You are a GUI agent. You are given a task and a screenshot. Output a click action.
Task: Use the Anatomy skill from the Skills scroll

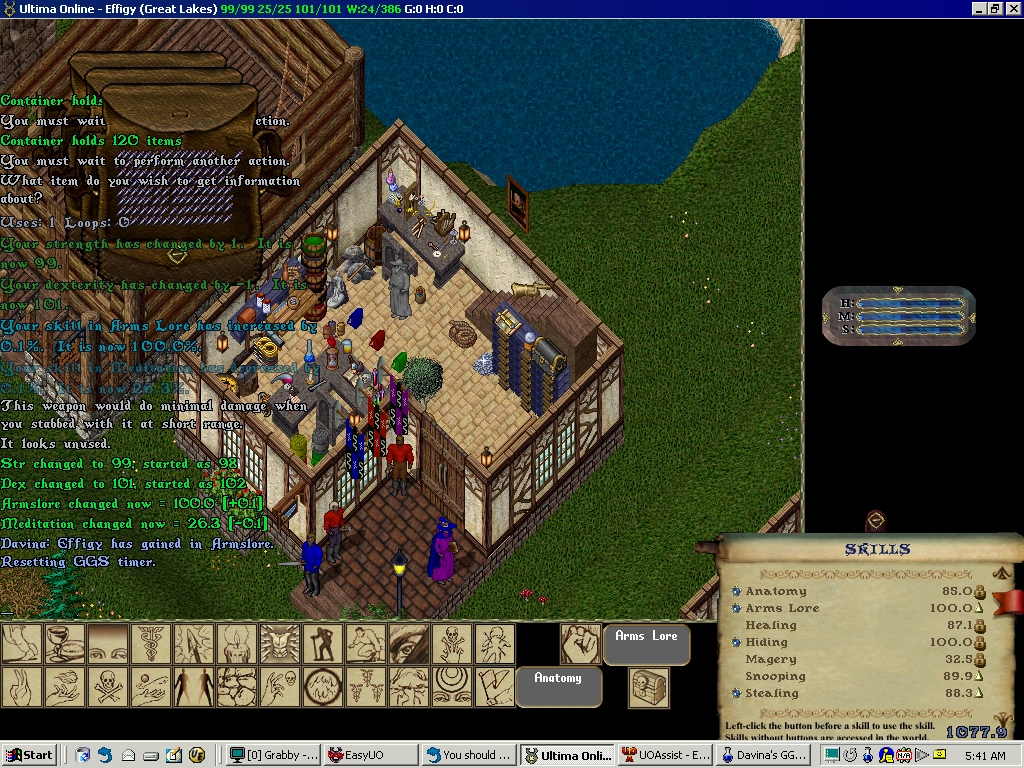coord(736,592)
